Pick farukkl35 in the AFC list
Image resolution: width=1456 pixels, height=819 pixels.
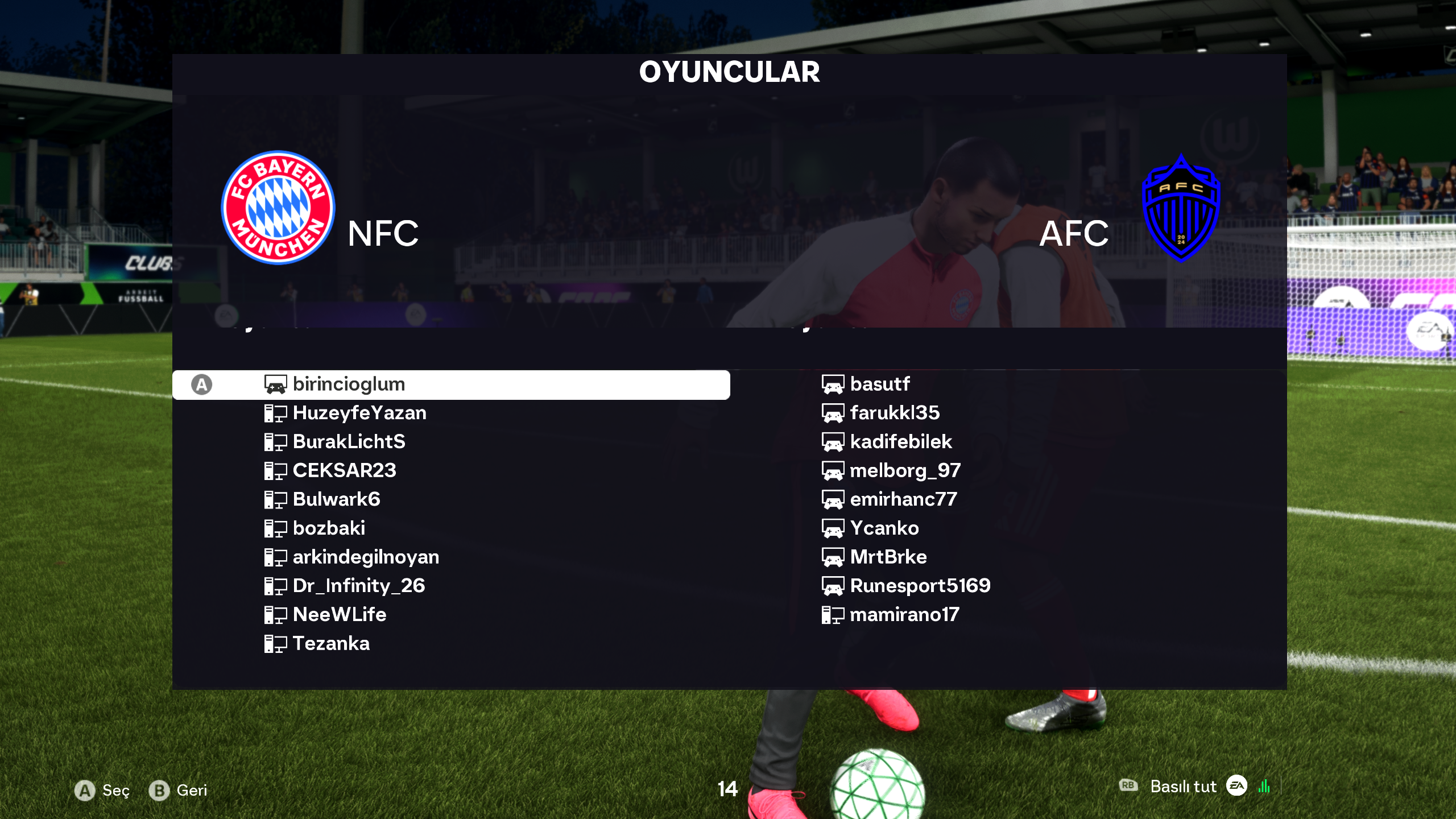coord(895,413)
